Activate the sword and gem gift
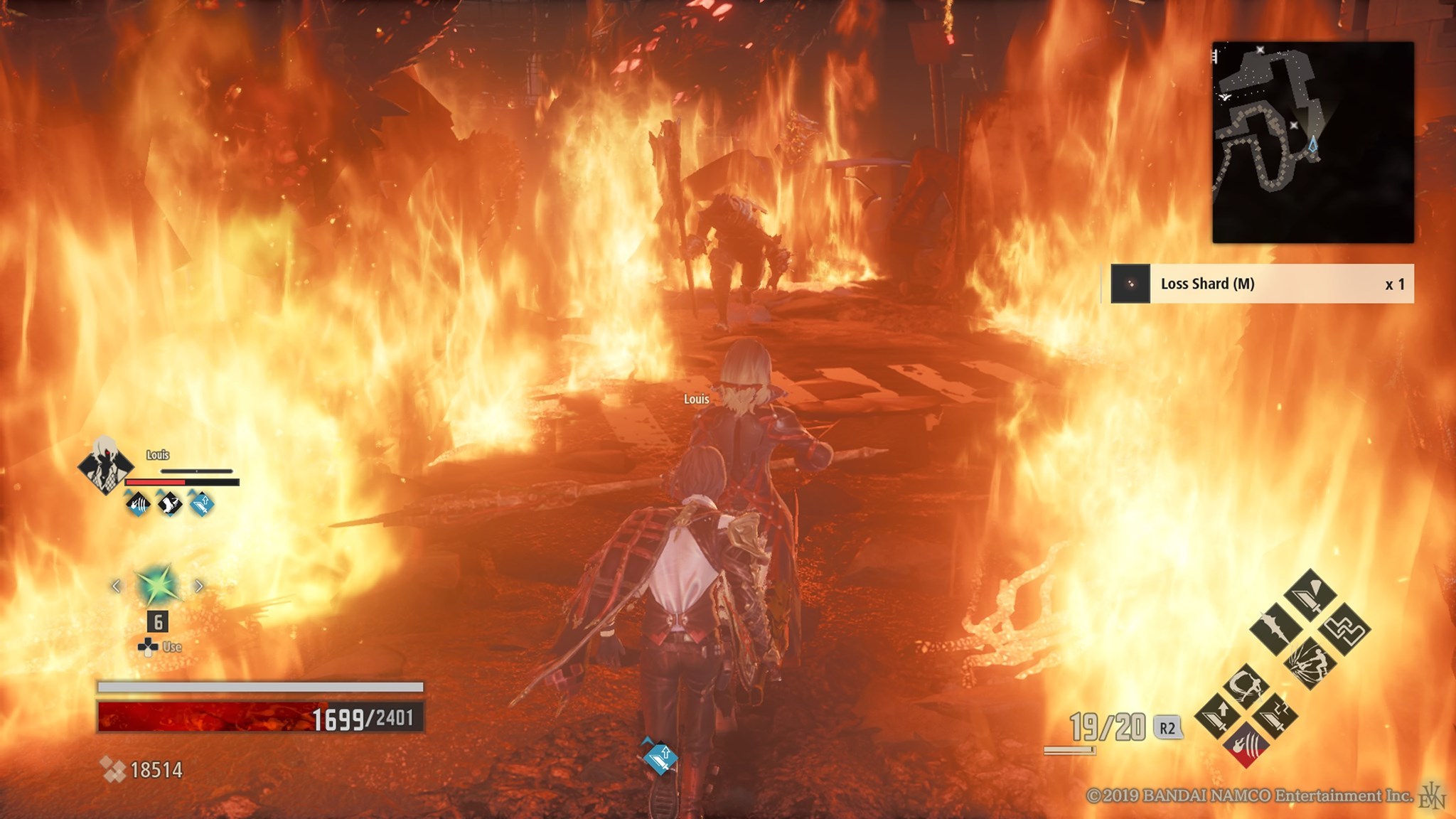Image resolution: width=1456 pixels, height=819 pixels. [x=1310, y=595]
